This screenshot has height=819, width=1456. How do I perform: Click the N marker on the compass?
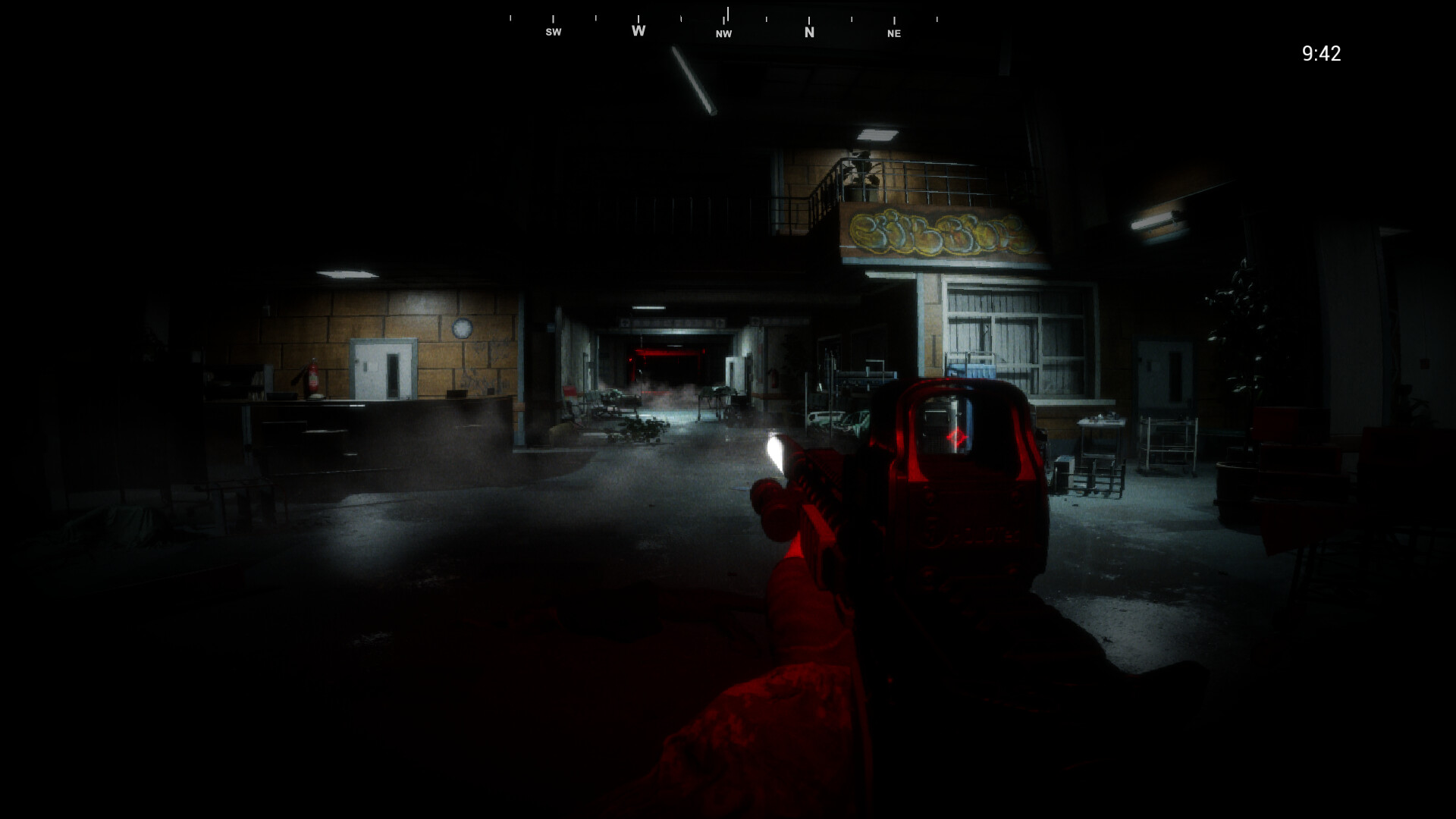coord(808,33)
